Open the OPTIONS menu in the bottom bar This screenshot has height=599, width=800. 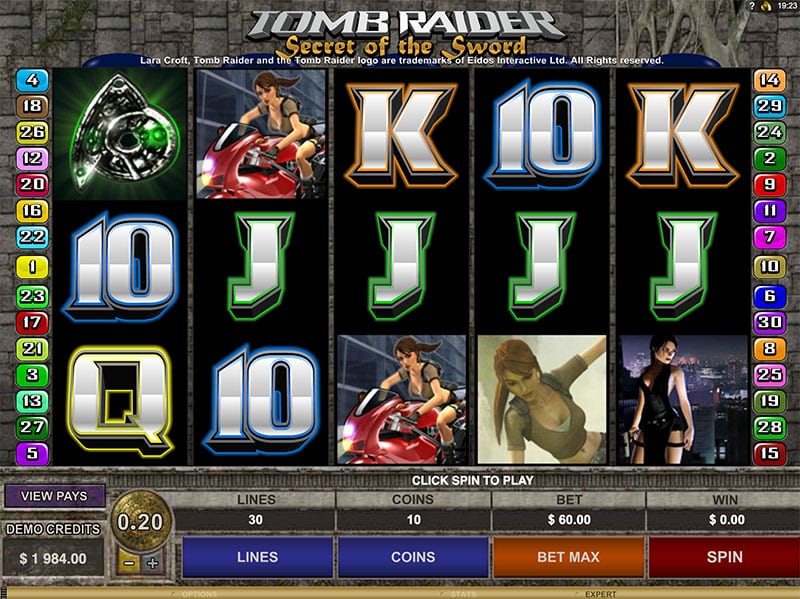(x=199, y=593)
